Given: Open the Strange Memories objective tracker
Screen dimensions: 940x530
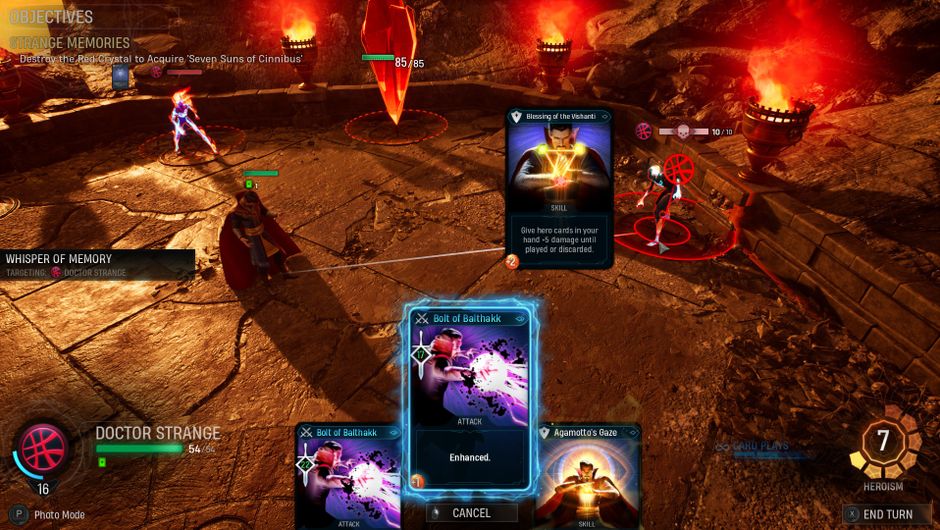Looking at the screenshot, I should (70, 43).
